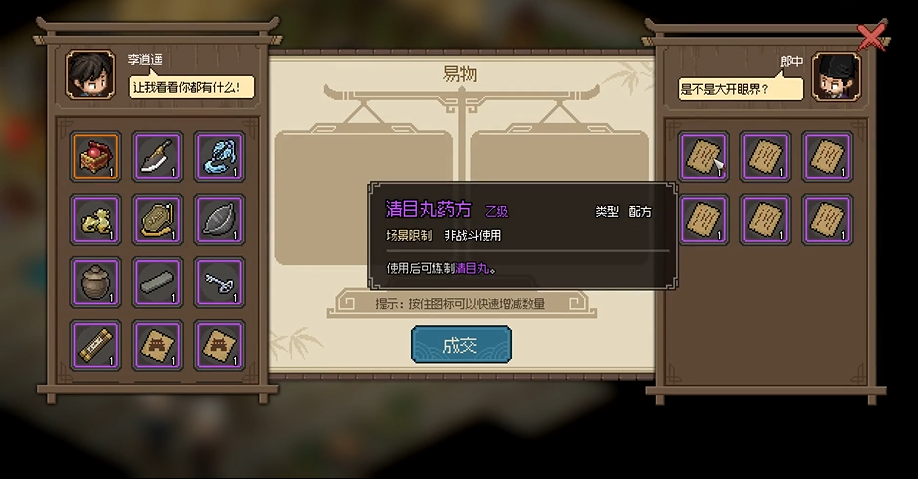Pick the cleaver knife from your inventory
Viewport: 918px width, 479px height.
[158, 157]
